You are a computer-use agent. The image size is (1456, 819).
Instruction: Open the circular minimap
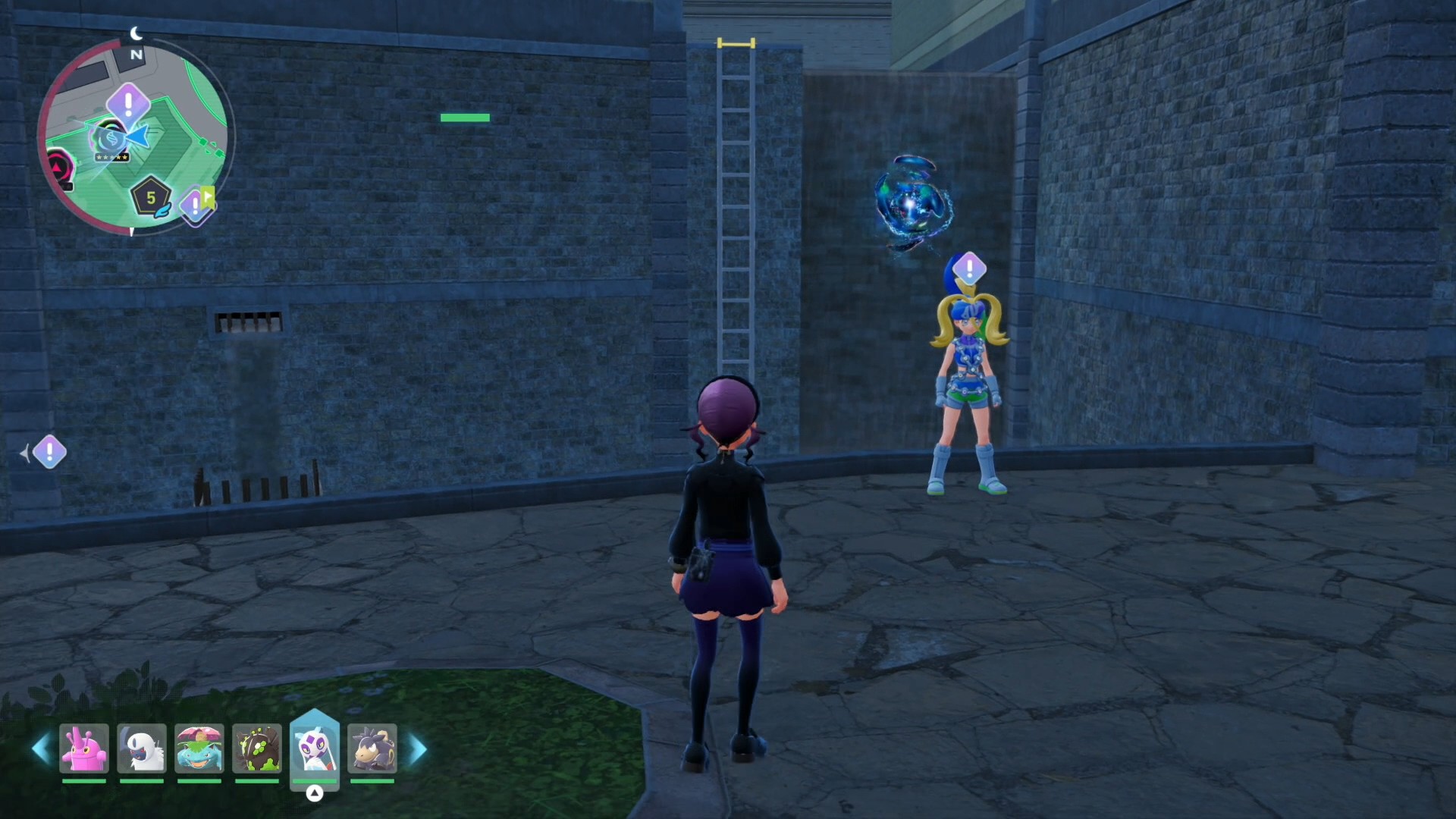135,136
